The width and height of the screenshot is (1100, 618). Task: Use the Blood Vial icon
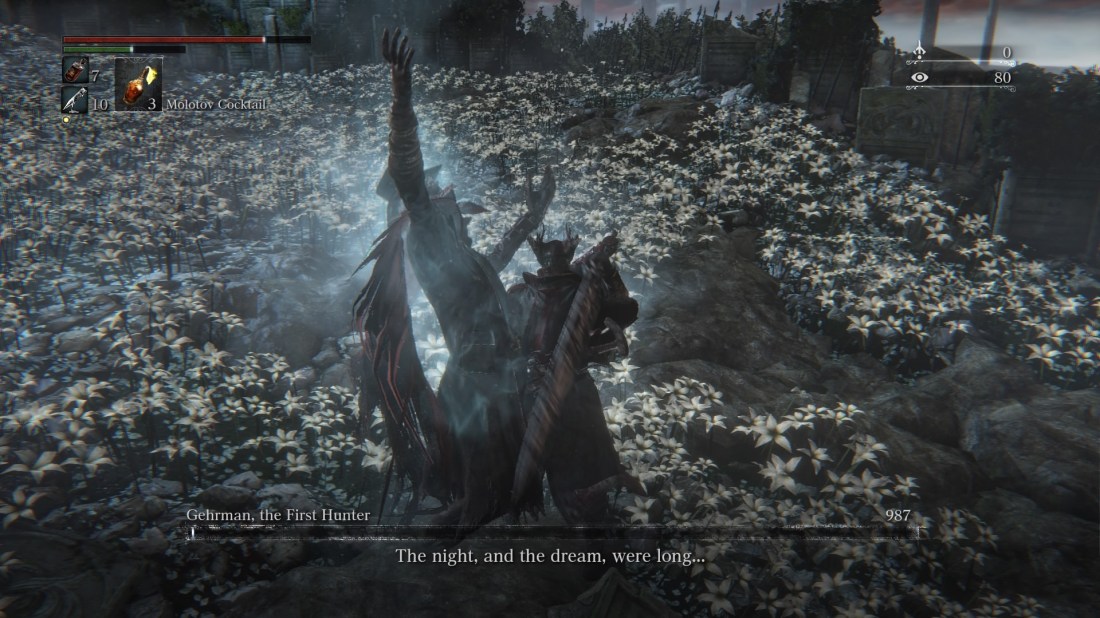coord(75,70)
